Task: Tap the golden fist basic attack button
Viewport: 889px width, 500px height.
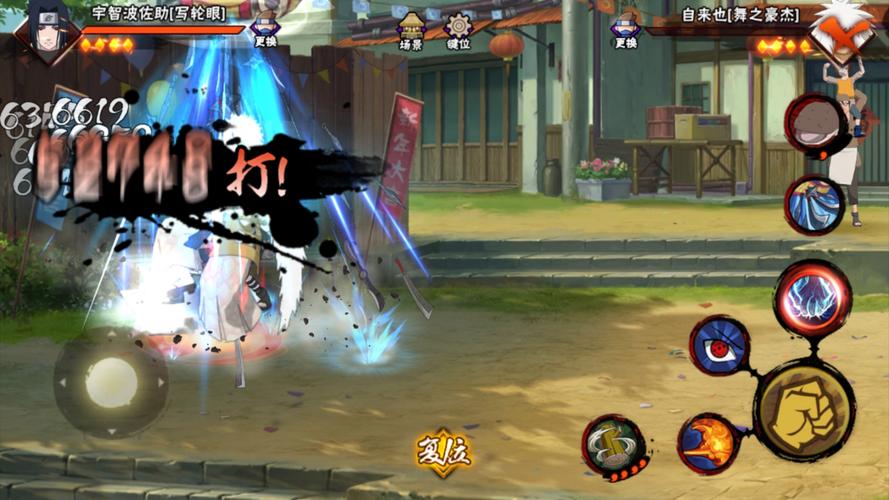Action: coord(803,410)
